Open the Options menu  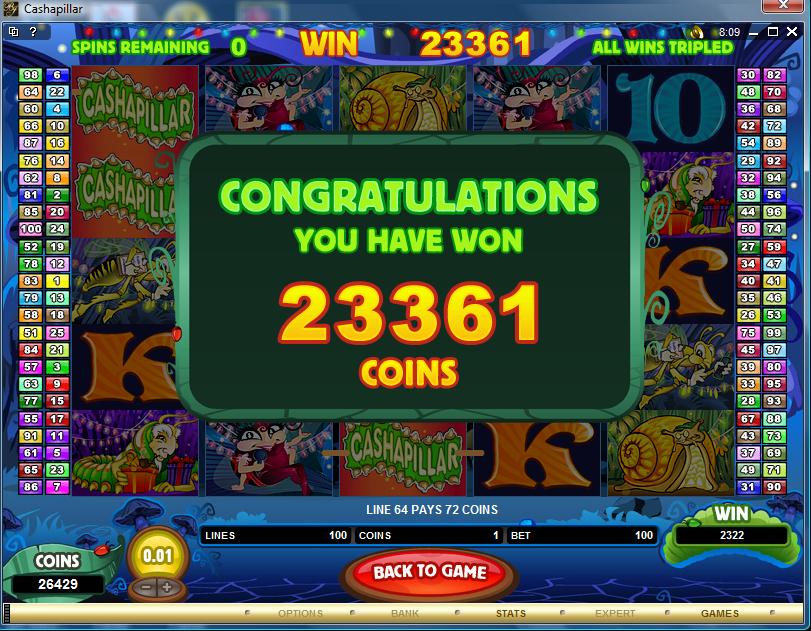[x=300, y=613]
